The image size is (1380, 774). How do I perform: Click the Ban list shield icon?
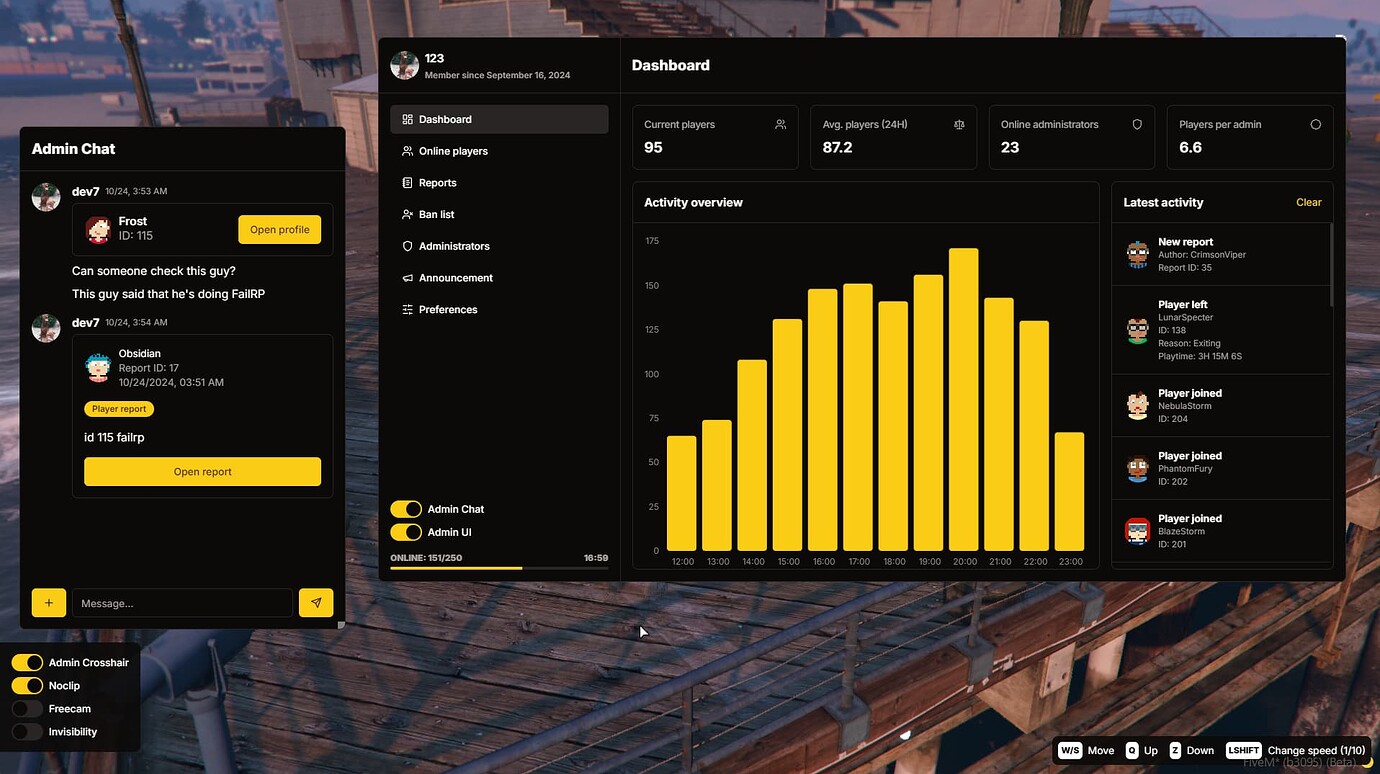[408, 214]
